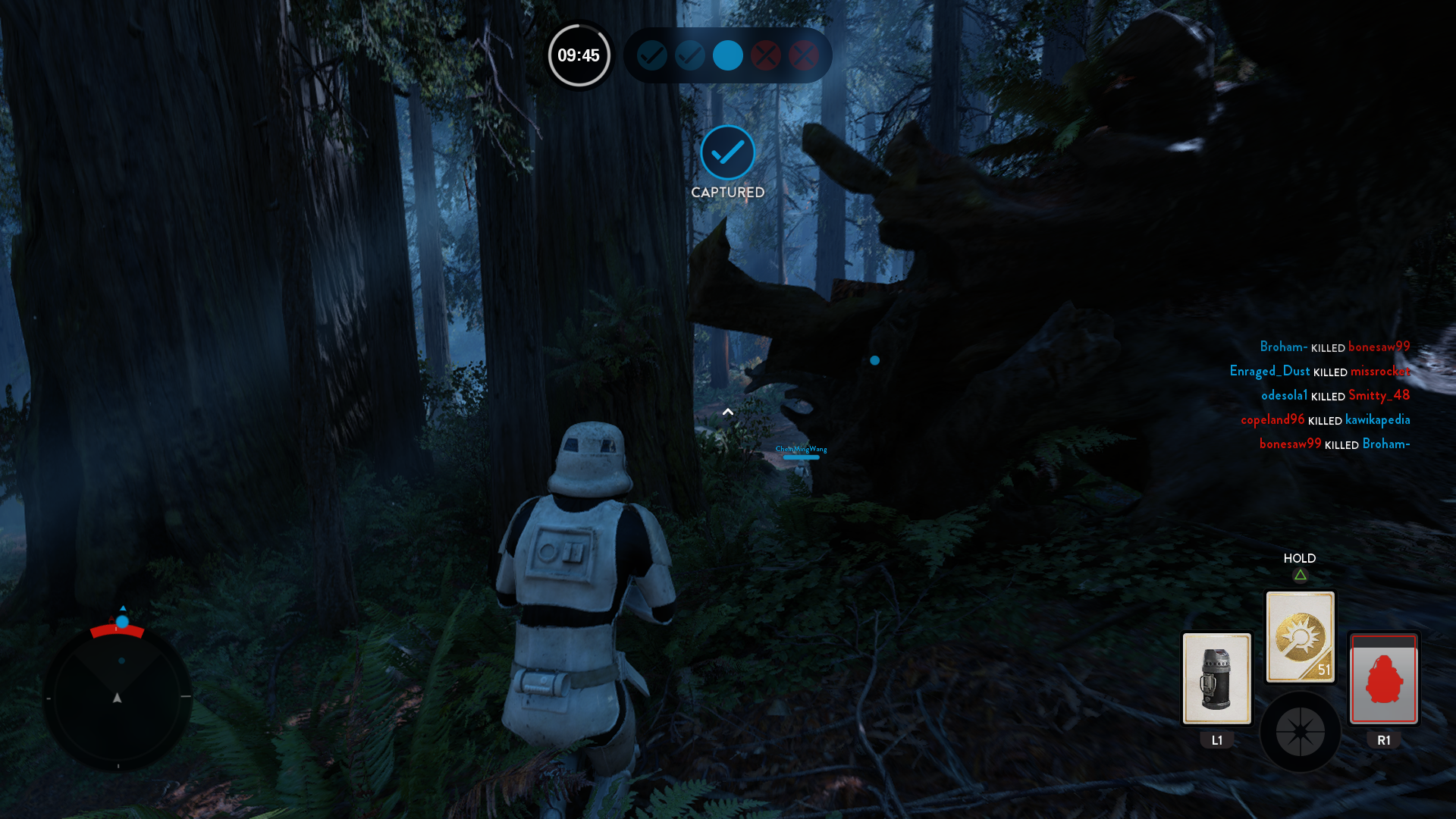Click the ChenMingWang teammate nameplate
This screenshot has height=819, width=1456.
(x=801, y=450)
